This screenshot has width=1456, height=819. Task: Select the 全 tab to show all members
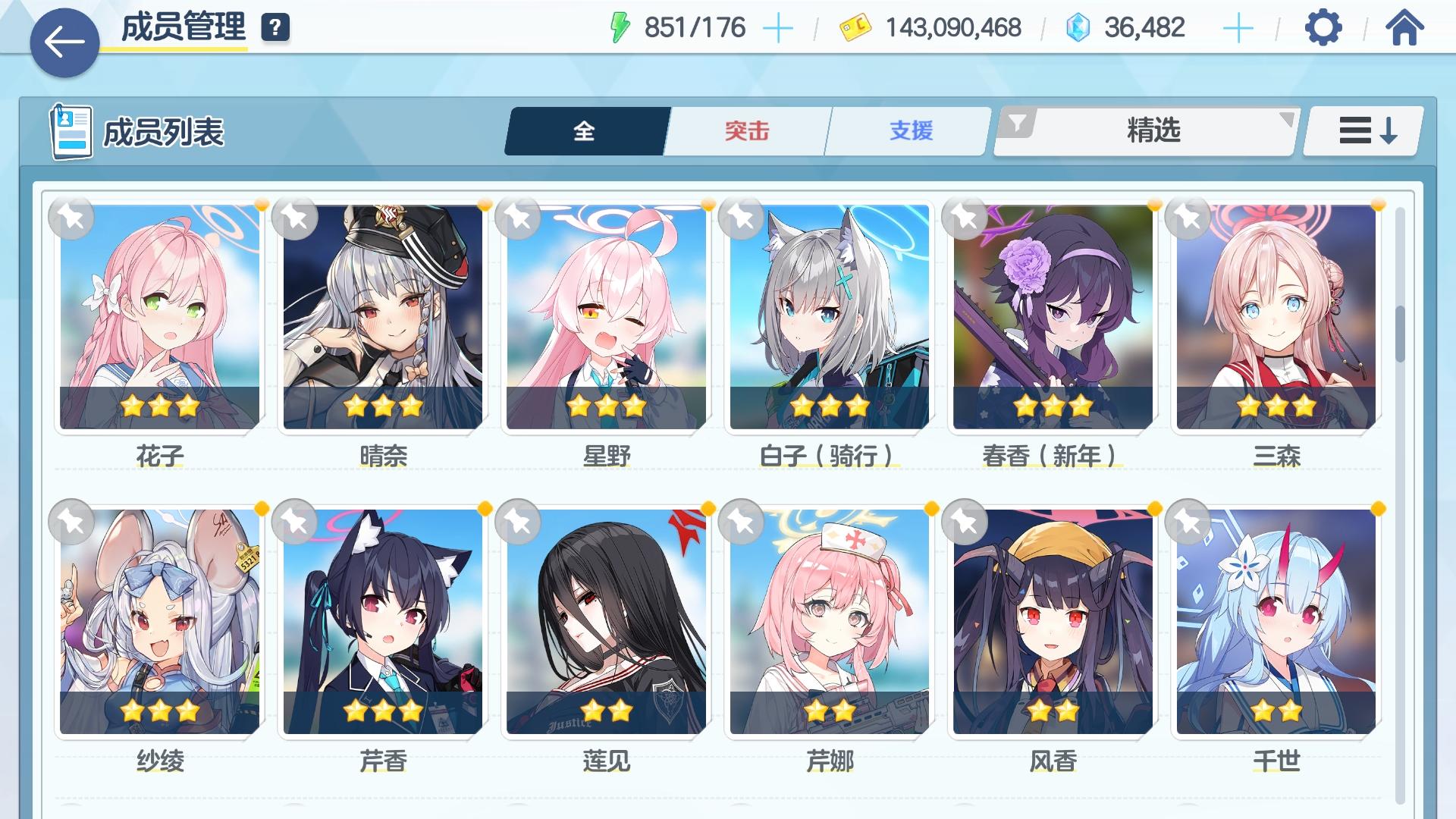(582, 130)
